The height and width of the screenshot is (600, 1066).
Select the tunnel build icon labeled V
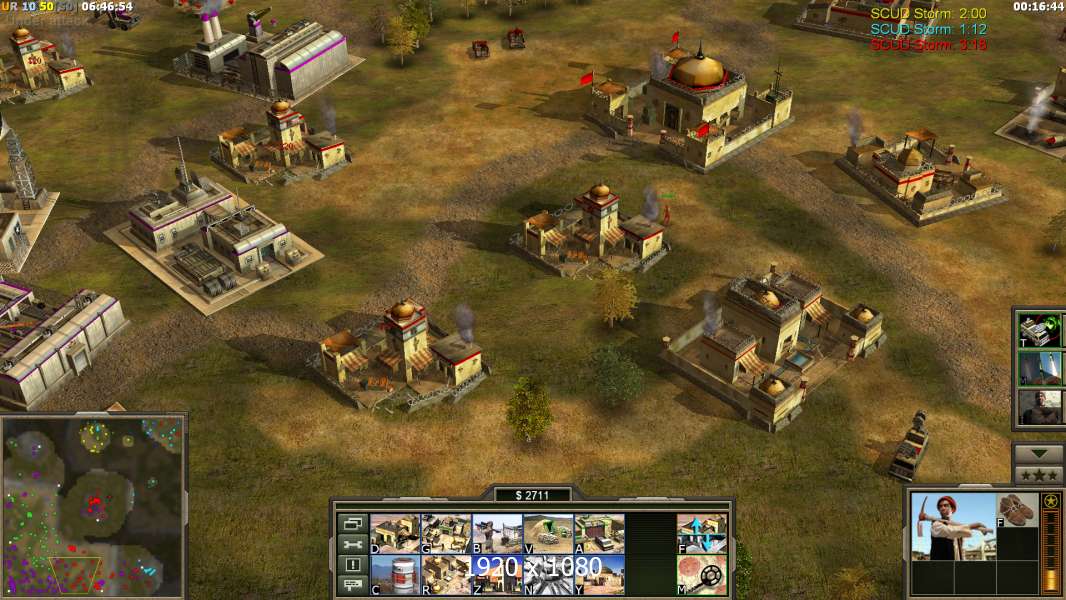(548, 534)
